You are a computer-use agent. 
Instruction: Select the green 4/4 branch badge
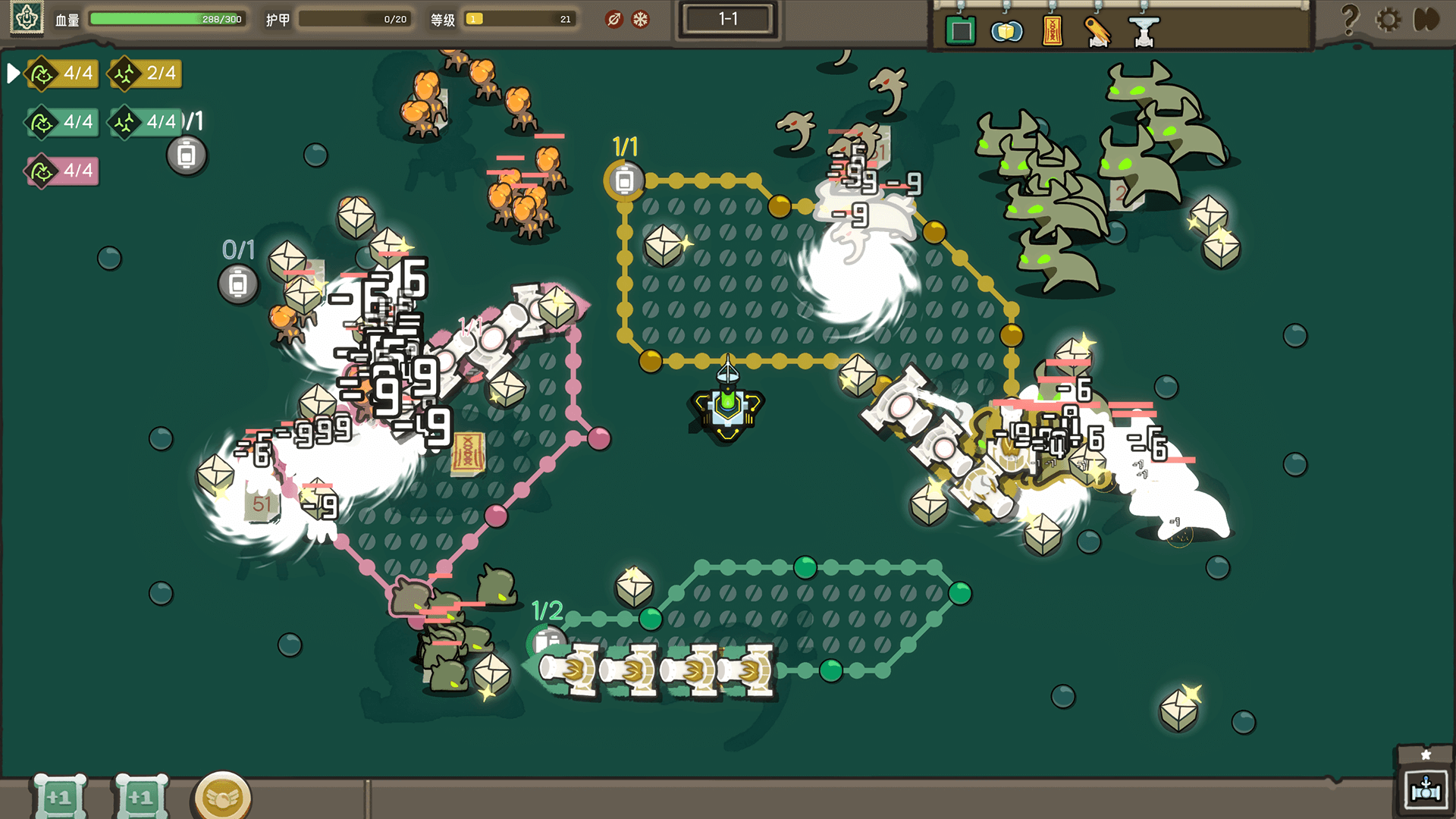(x=145, y=122)
